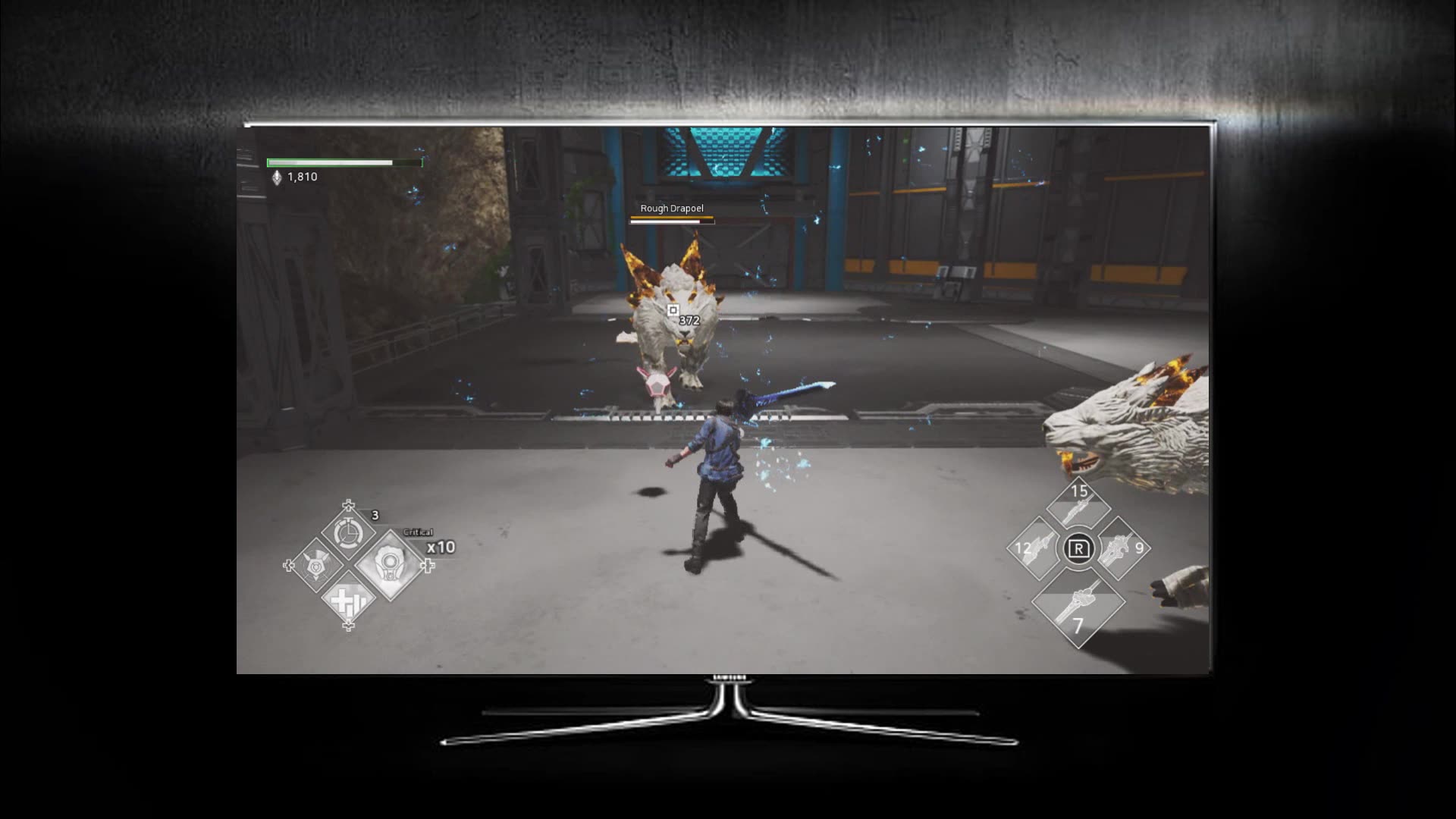Select the left weapon showing 12 charges
1456x819 pixels.
[1037, 547]
